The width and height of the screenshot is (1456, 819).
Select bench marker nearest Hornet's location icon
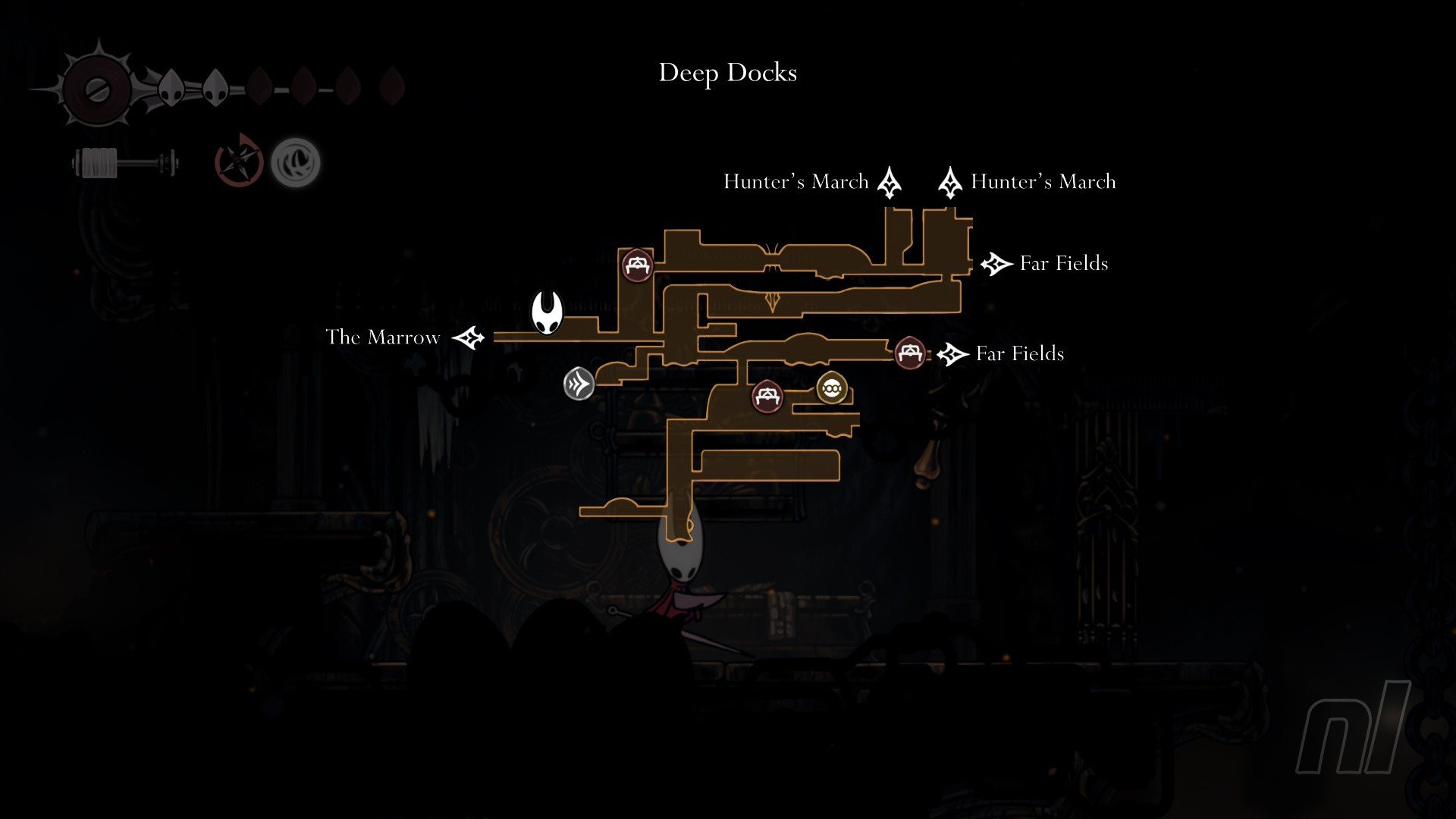637,265
